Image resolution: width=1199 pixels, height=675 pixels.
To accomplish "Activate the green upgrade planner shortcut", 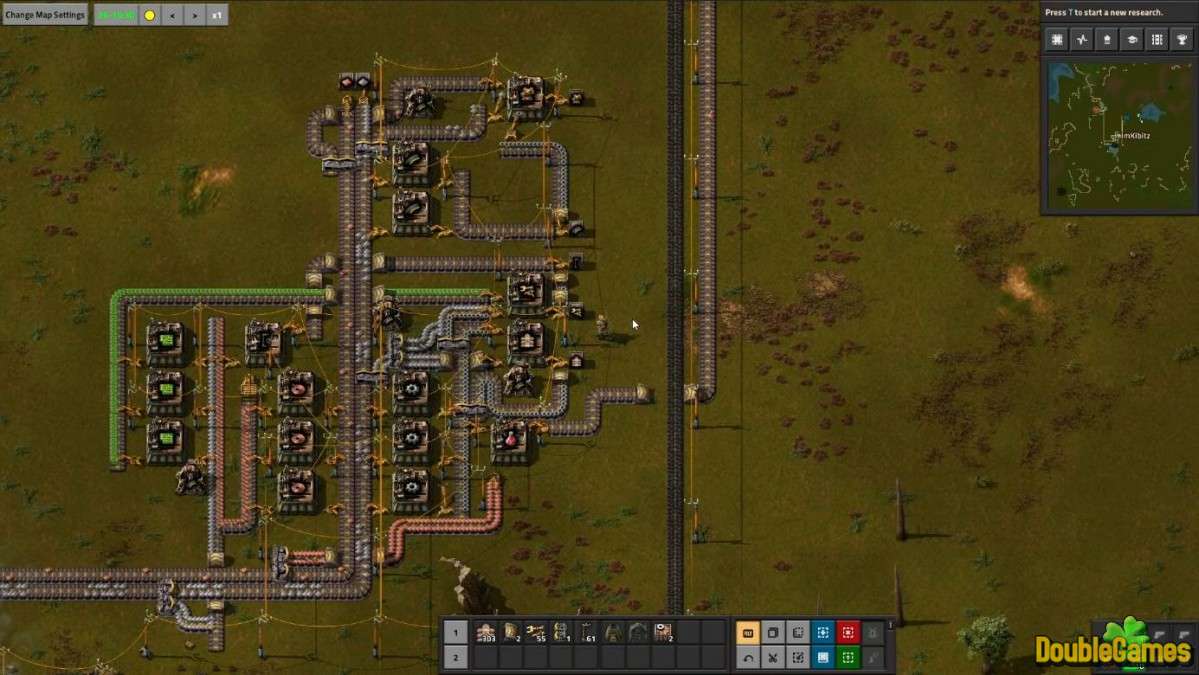I will [848, 657].
